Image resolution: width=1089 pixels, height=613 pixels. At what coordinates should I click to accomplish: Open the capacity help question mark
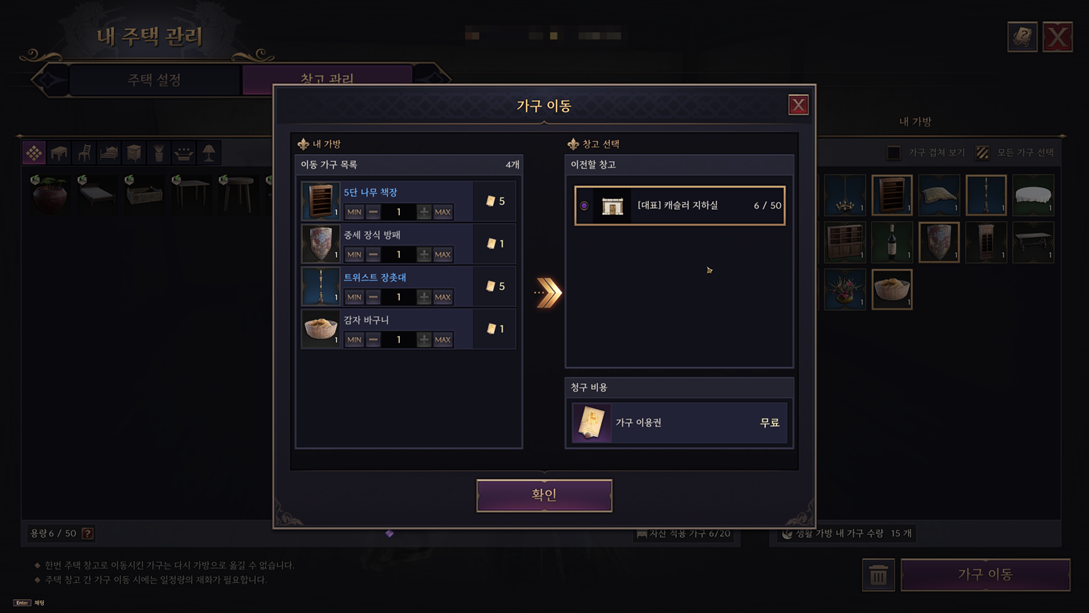tap(88, 534)
